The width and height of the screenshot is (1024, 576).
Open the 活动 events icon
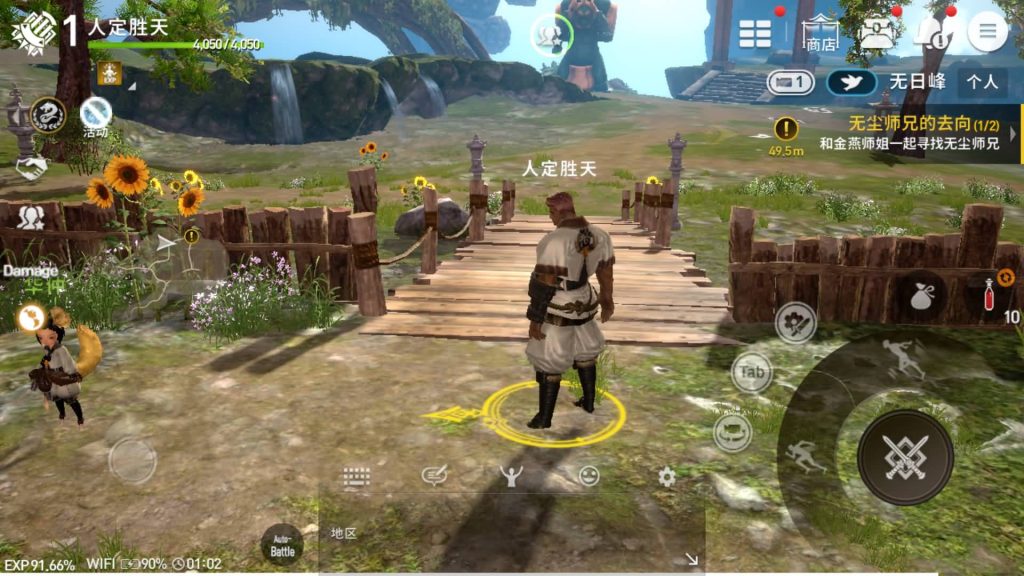pyautogui.click(x=96, y=114)
